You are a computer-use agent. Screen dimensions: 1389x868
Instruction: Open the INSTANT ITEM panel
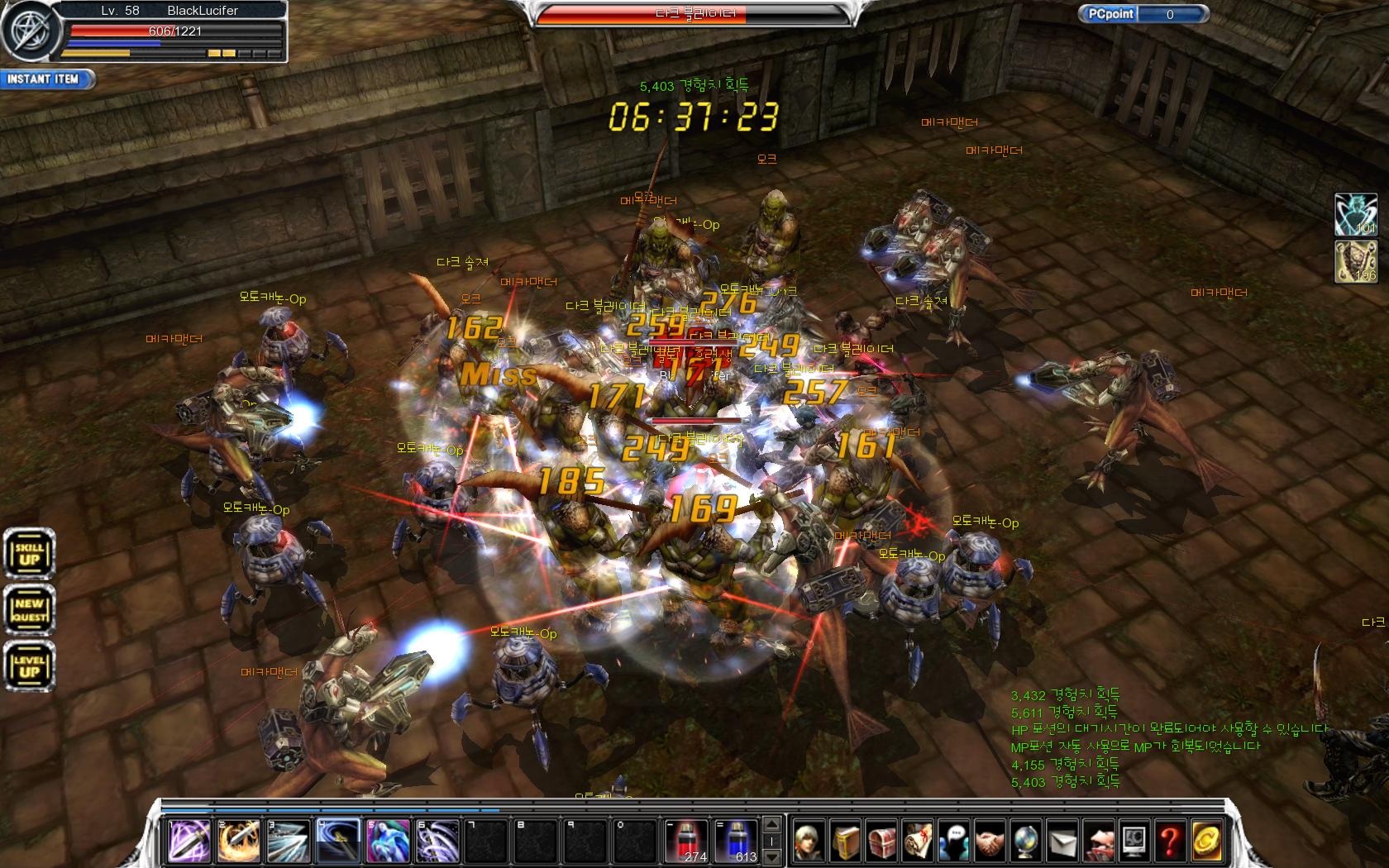[45, 79]
